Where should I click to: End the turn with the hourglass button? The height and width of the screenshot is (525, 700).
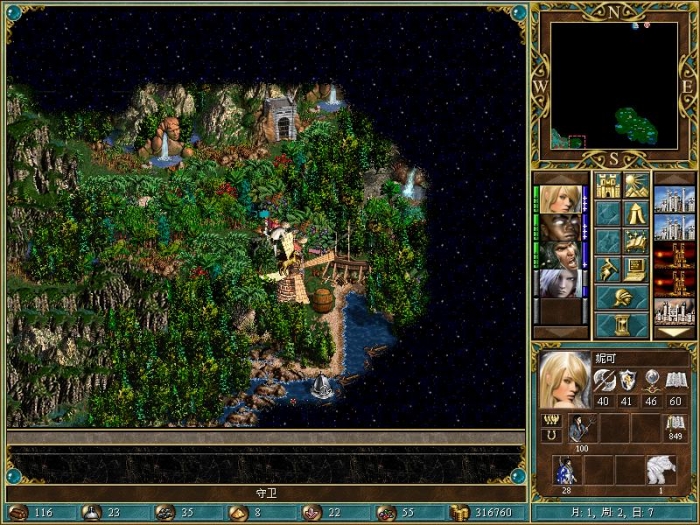tap(621, 325)
